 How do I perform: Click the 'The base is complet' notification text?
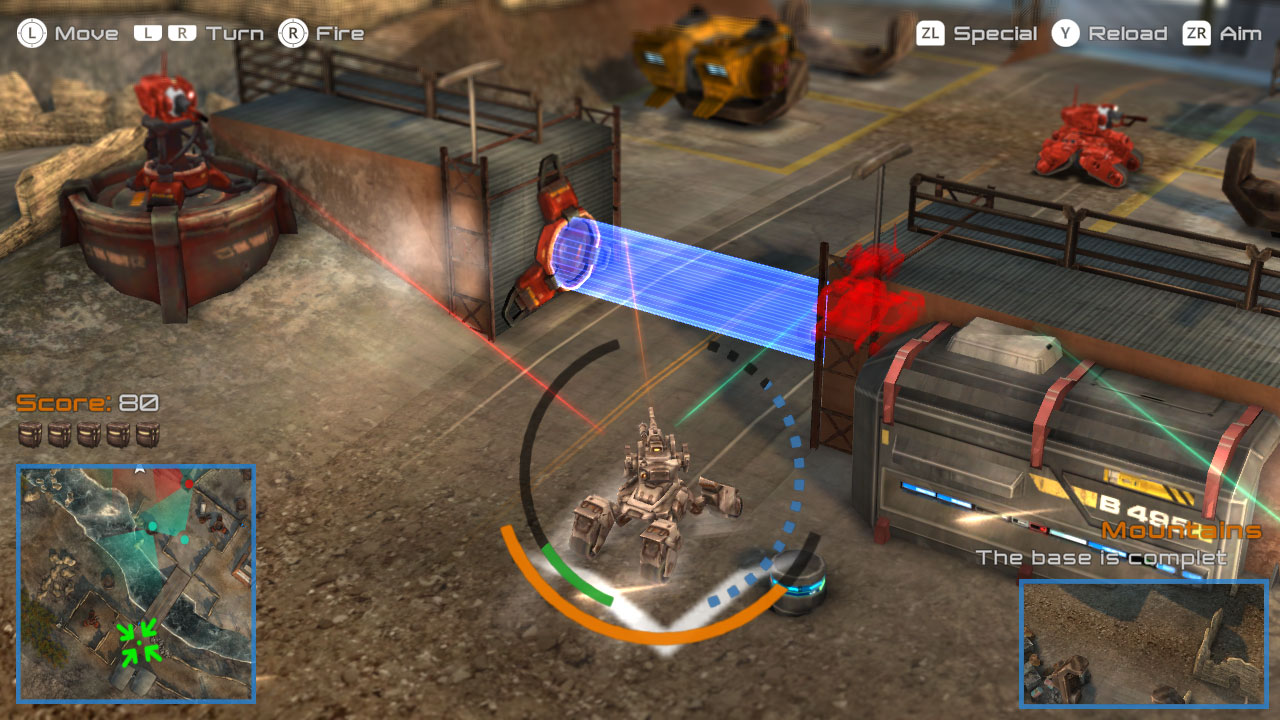1100,558
